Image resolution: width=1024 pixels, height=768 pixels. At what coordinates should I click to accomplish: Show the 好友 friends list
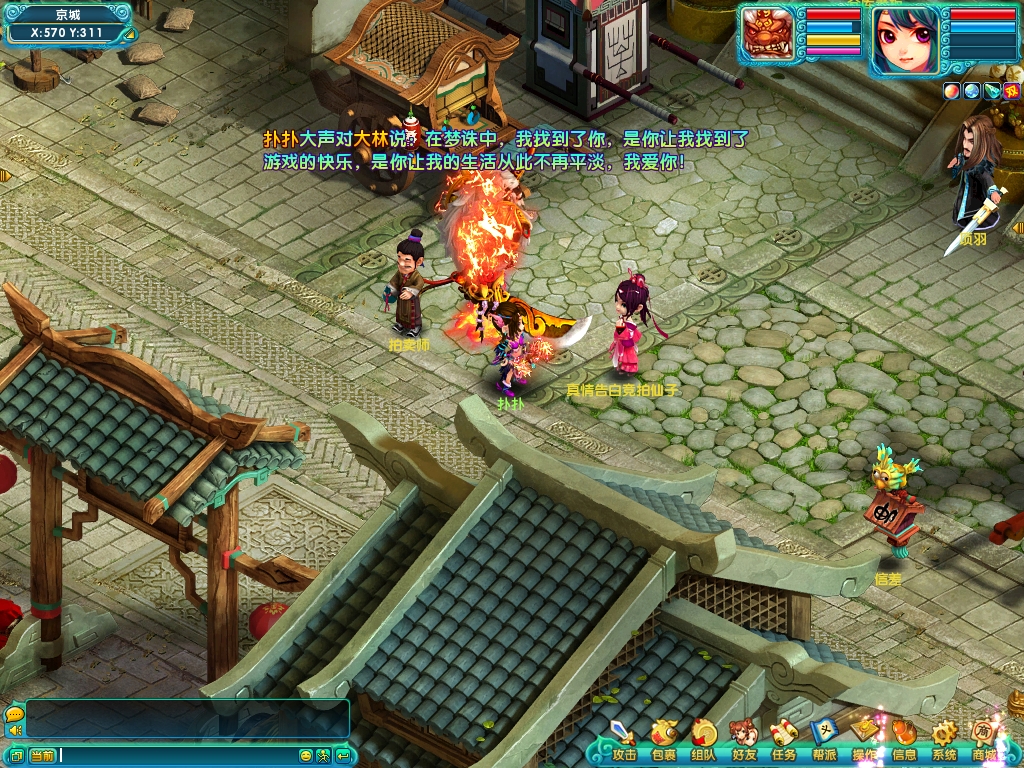(744, 740)
